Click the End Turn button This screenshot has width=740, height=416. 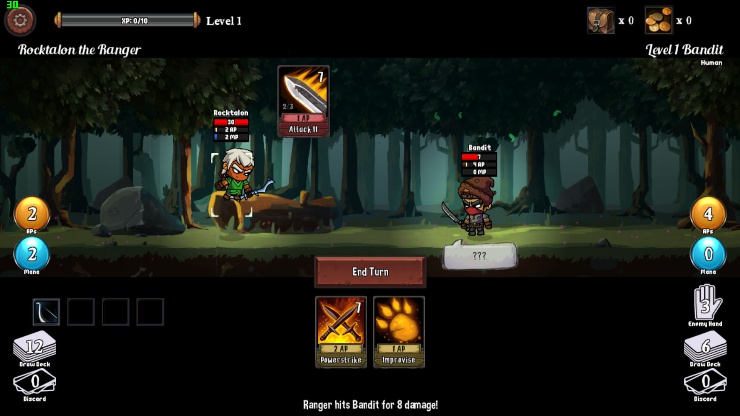(370, 272)
